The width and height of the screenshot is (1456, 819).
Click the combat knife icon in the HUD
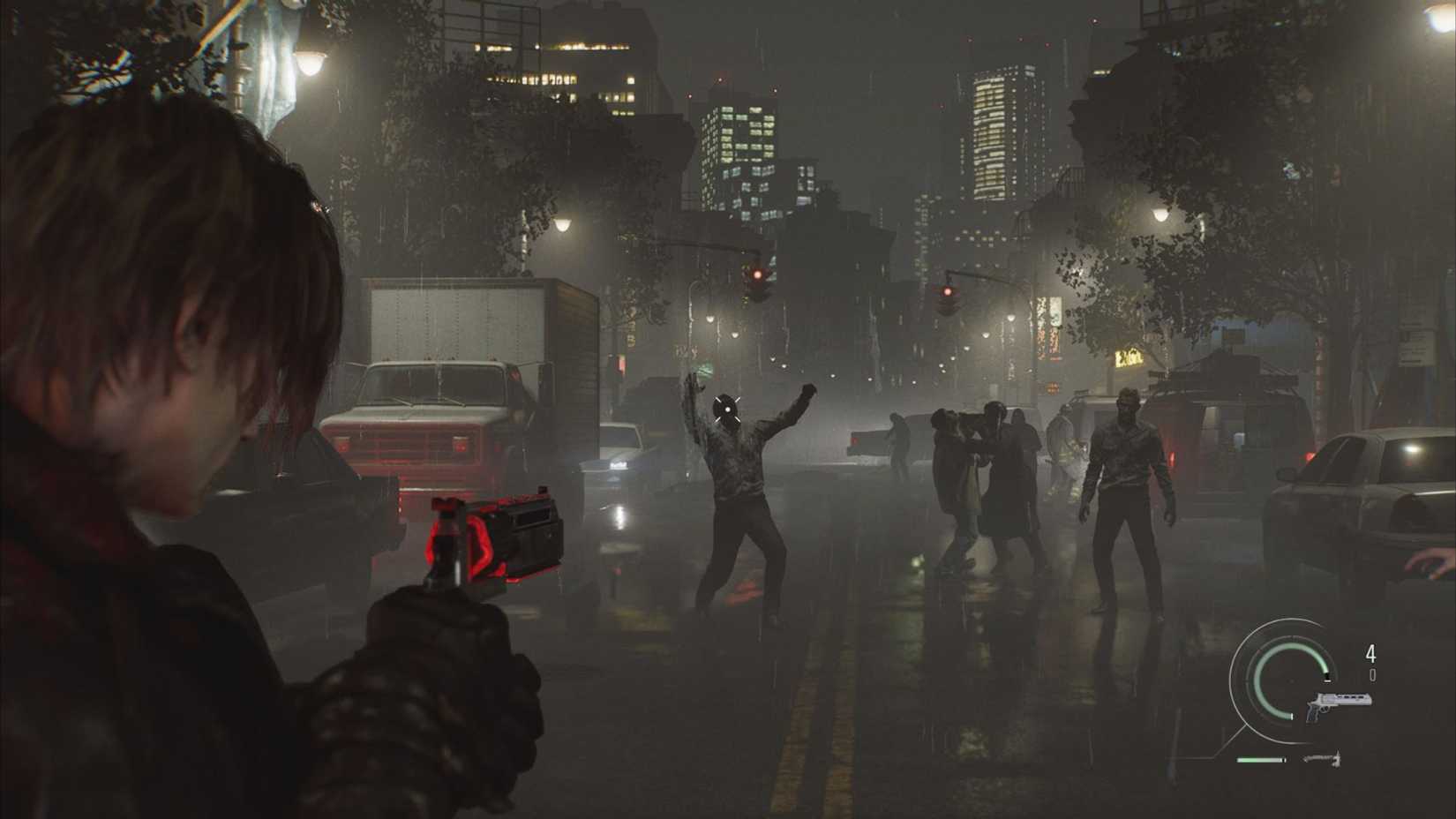(1324, 757)
